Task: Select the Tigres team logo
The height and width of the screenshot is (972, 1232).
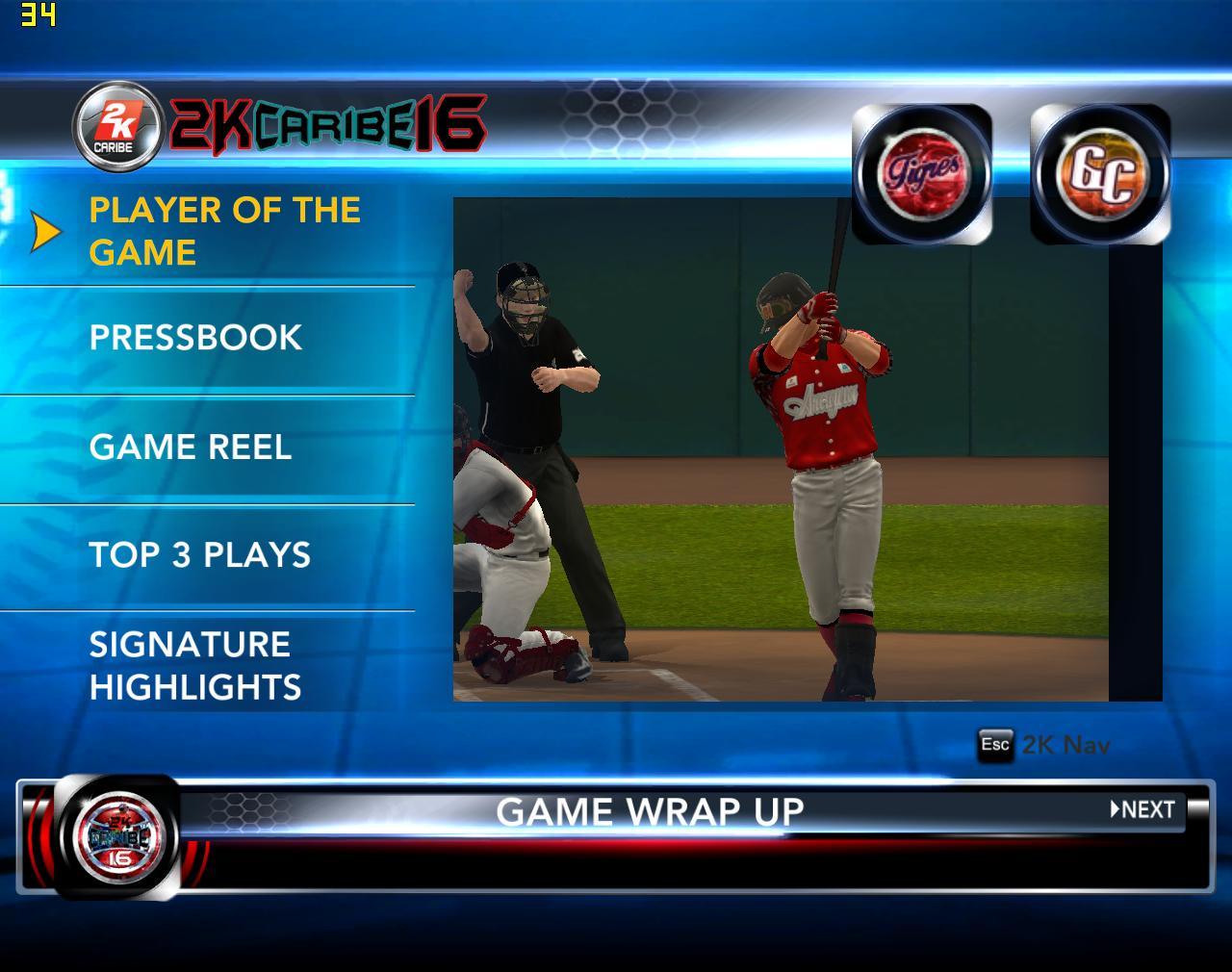Action: pos(921,175)
